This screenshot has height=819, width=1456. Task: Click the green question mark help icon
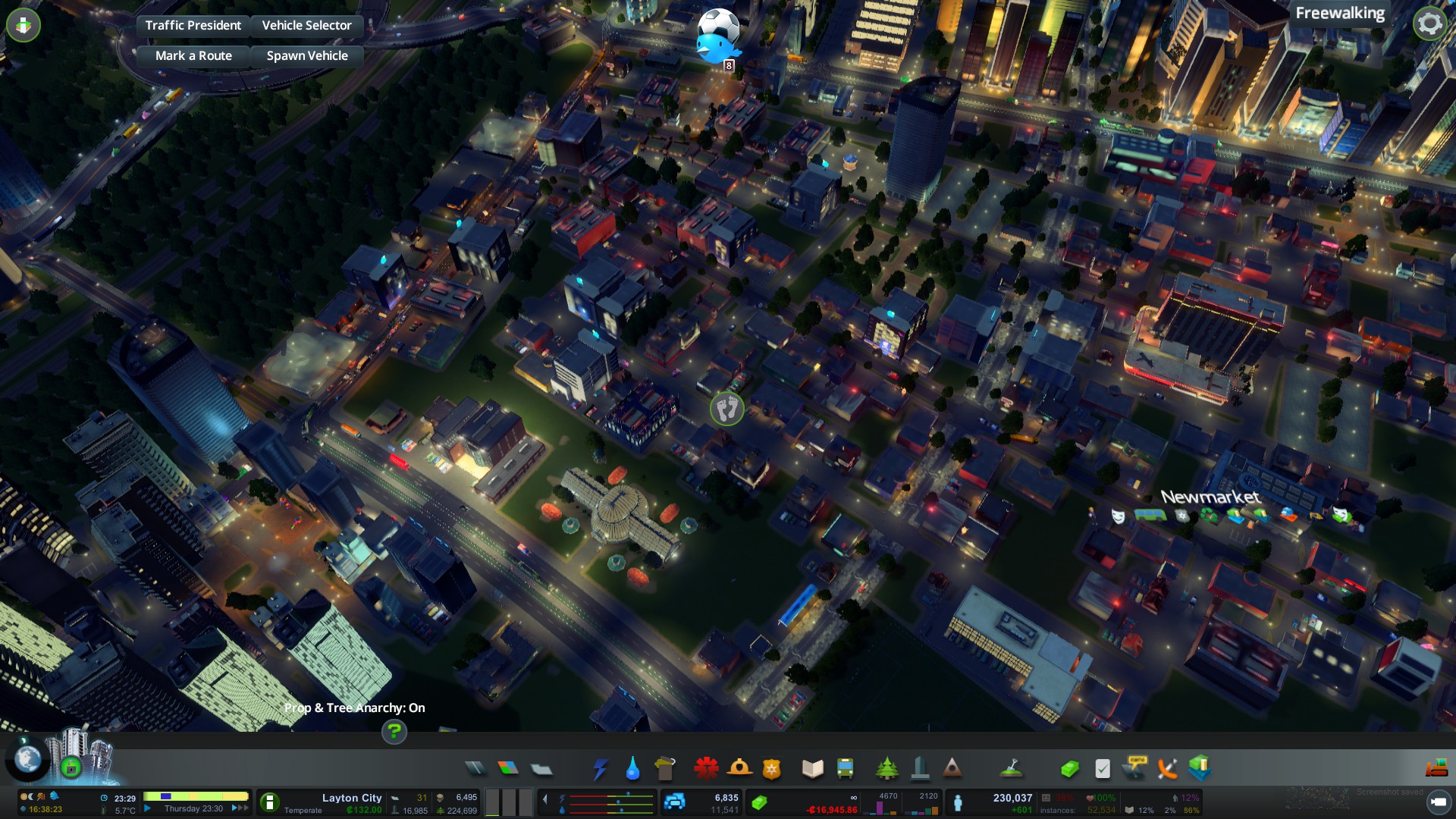pyautogui.click(x=394, y=732)
